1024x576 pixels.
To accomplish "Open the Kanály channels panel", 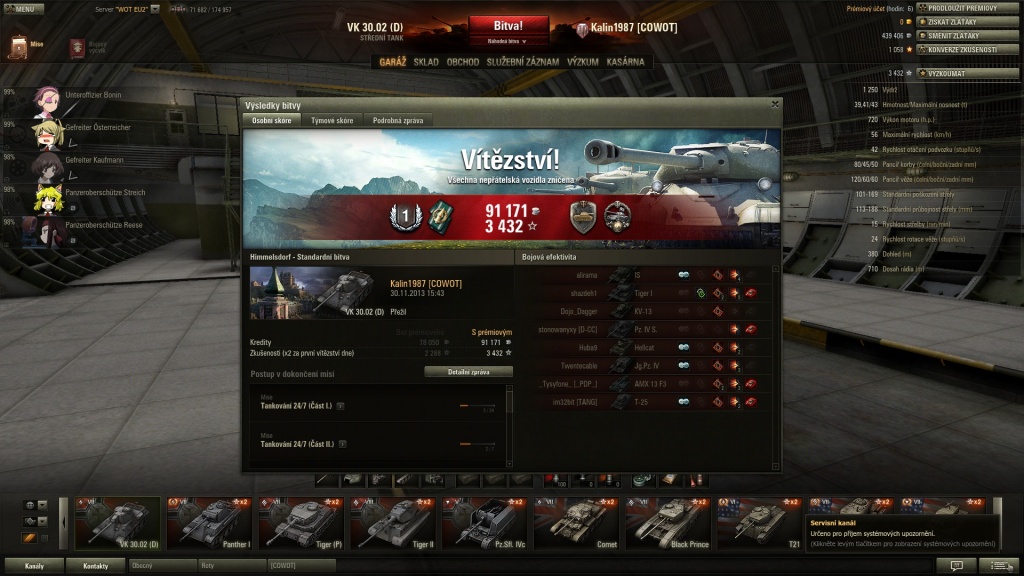I will (34, 566).
